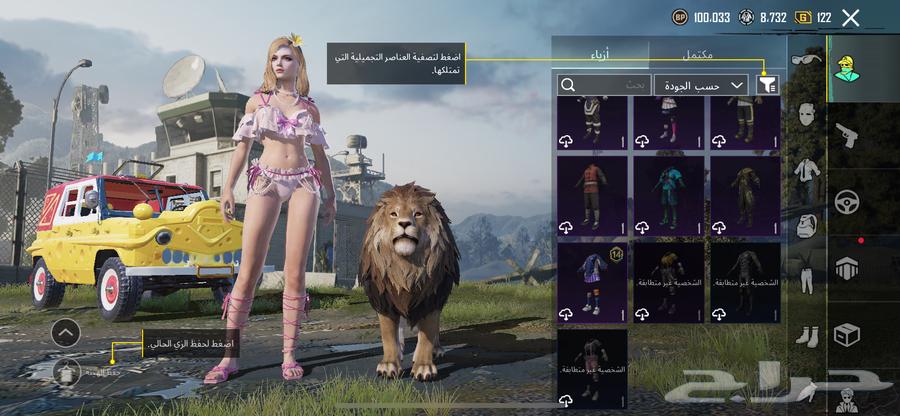The width and height of the screenshot is (900, 416).
Task: Open the owned-cosmetics filter funnel button
Action: pos(767,86)
